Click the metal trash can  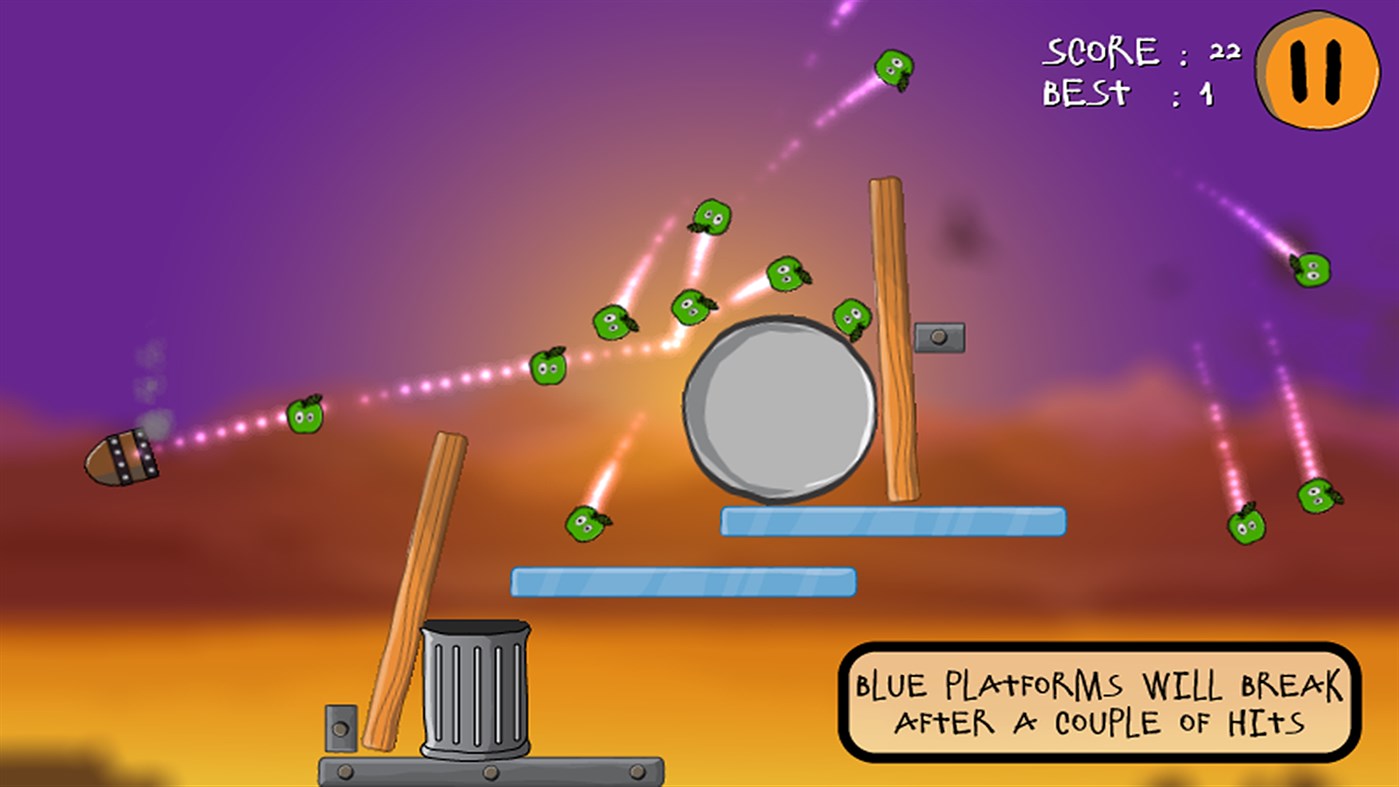[477, 690]
